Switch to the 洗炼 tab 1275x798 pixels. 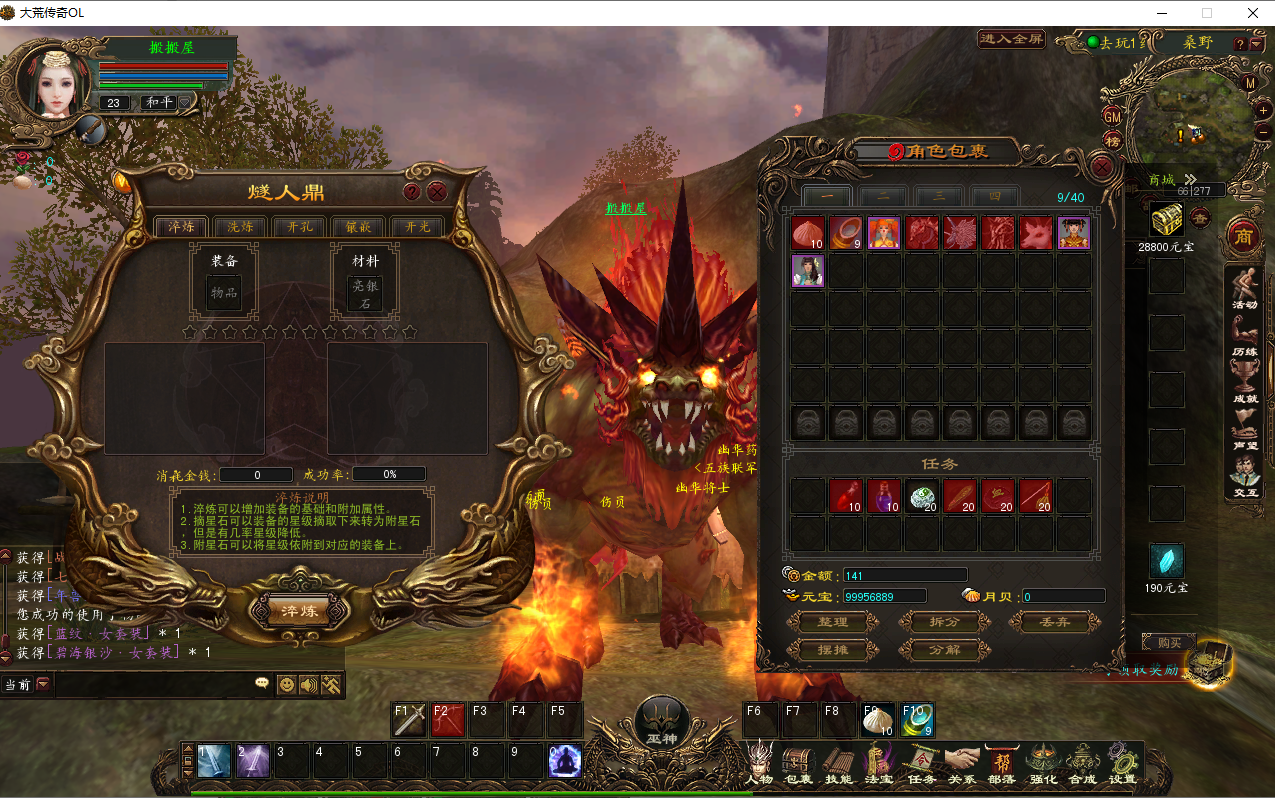240,227
